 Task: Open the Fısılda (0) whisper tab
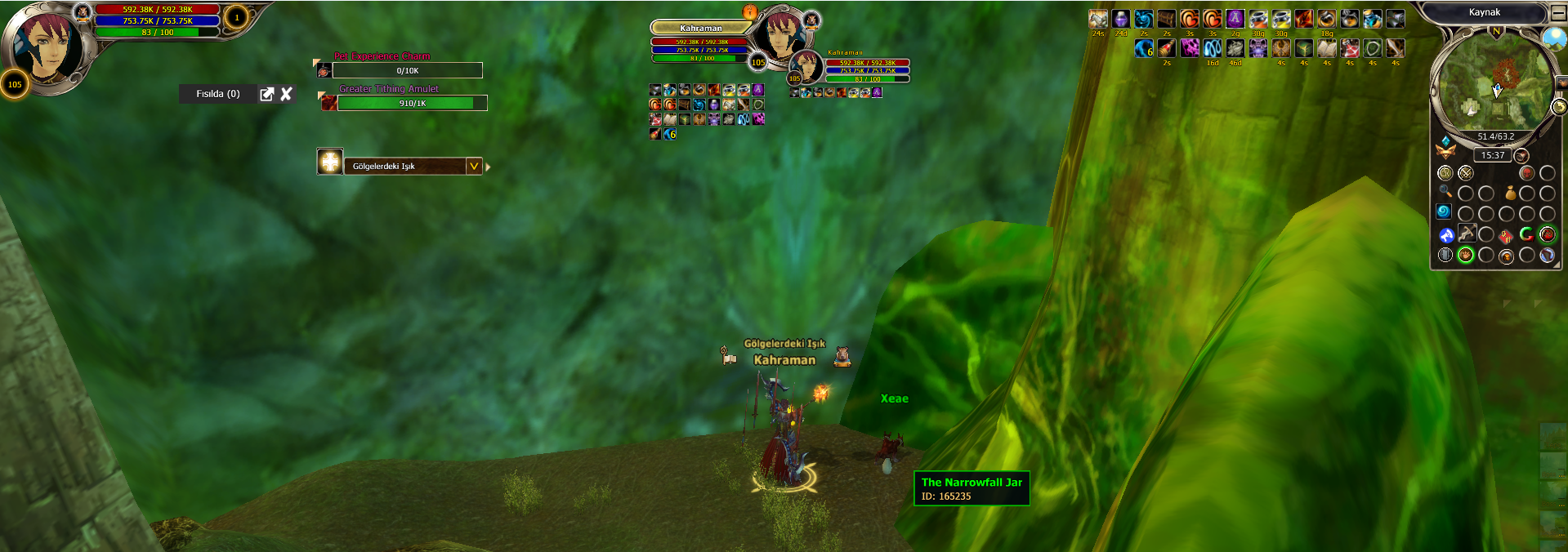point(217,94)
